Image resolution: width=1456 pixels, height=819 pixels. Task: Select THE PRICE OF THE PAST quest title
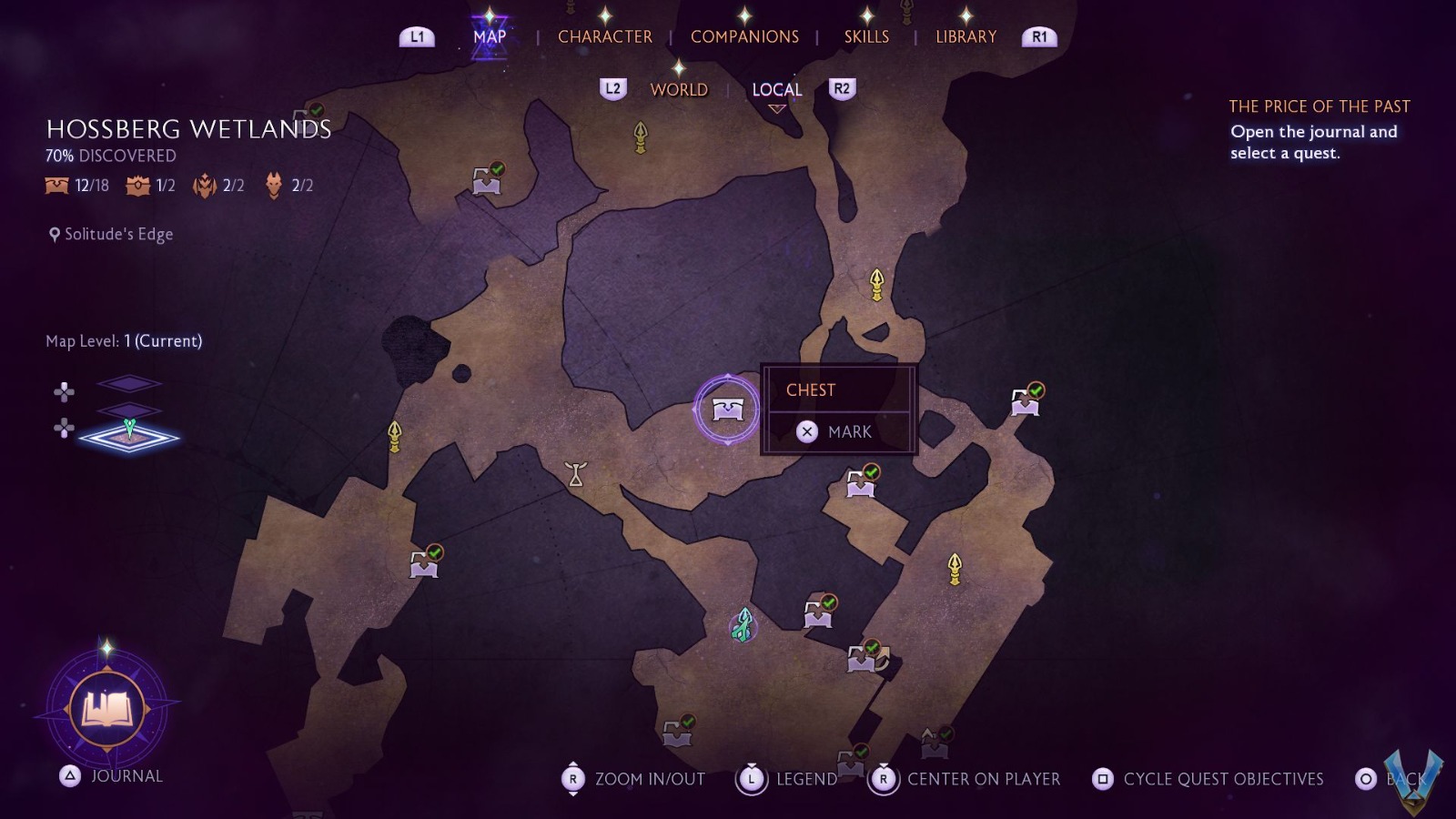[x=1319, y=106]
